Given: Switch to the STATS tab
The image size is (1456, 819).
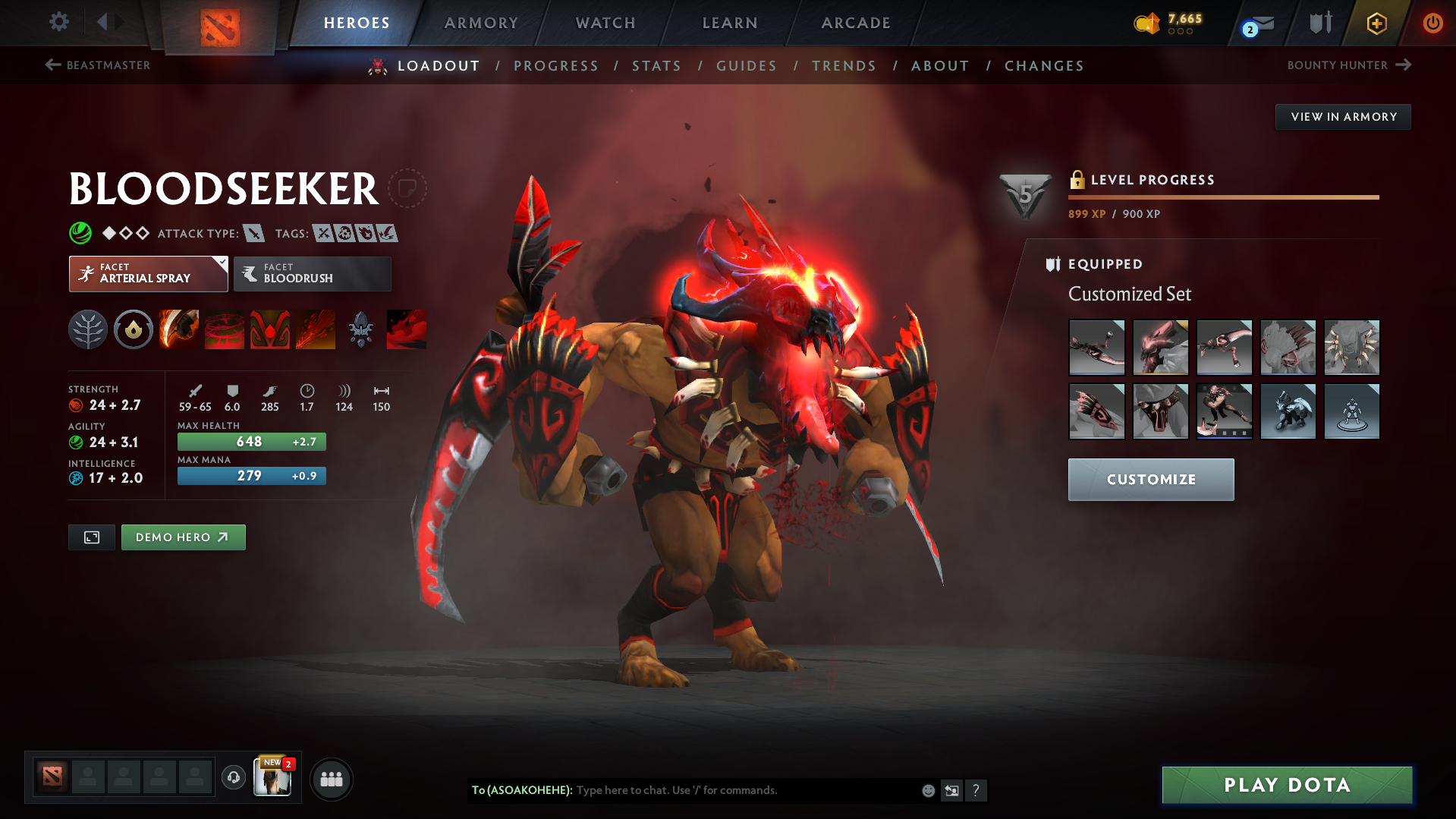Looking at the screenshot, I should coord(656,66).
